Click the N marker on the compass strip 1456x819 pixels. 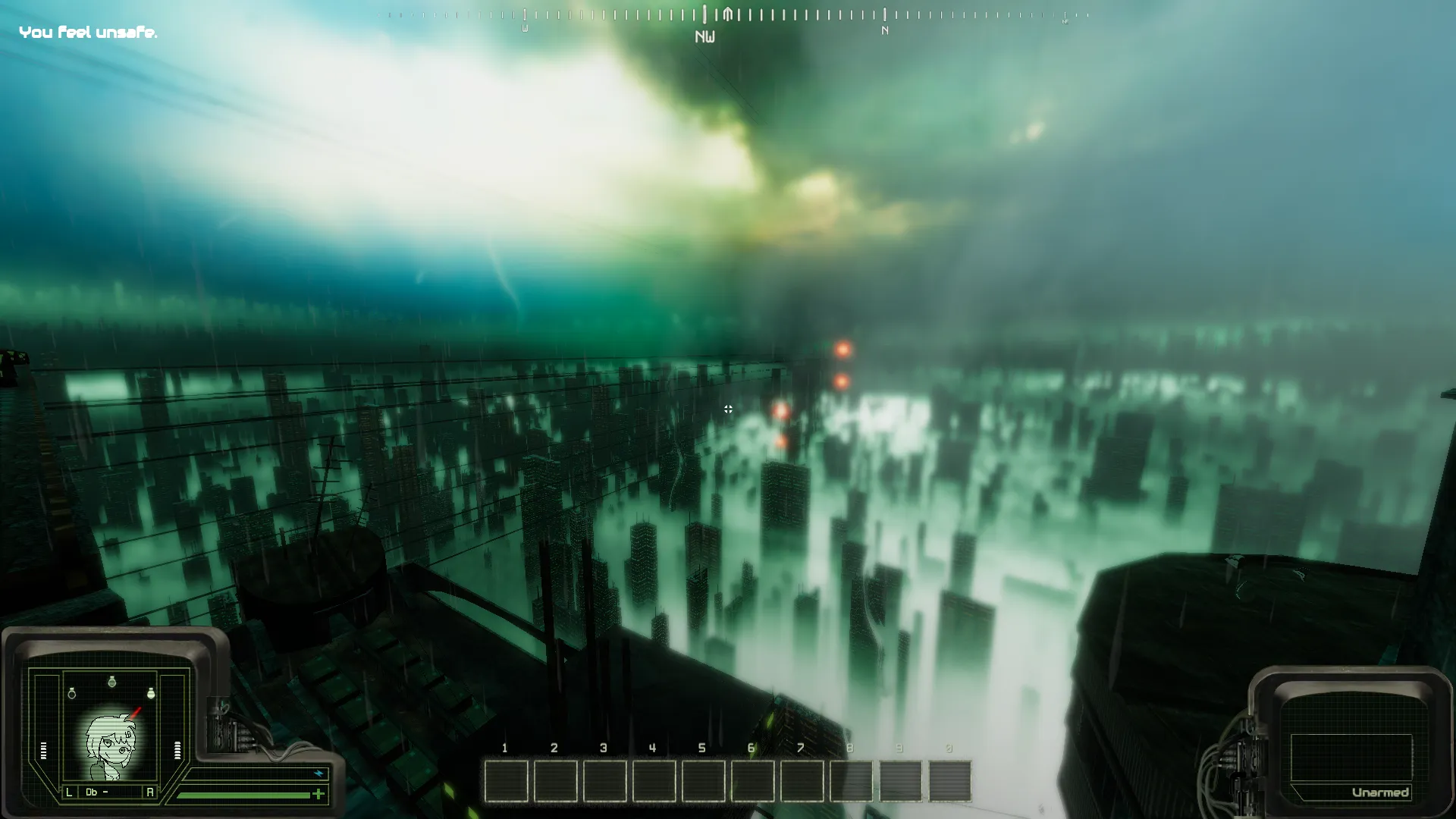click(x=884, y=30)
